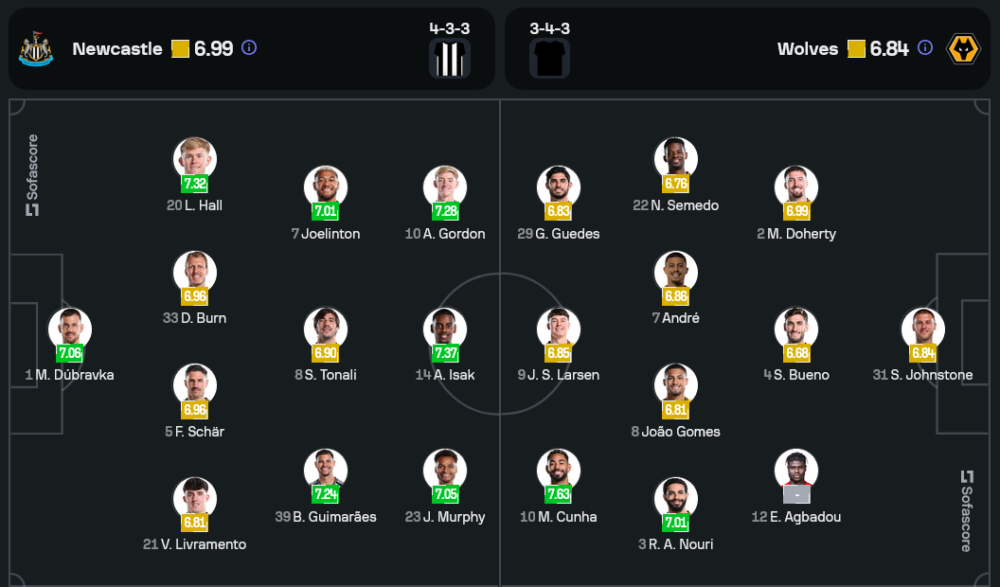Open the Newcastle team page

(x=117, y=49)
